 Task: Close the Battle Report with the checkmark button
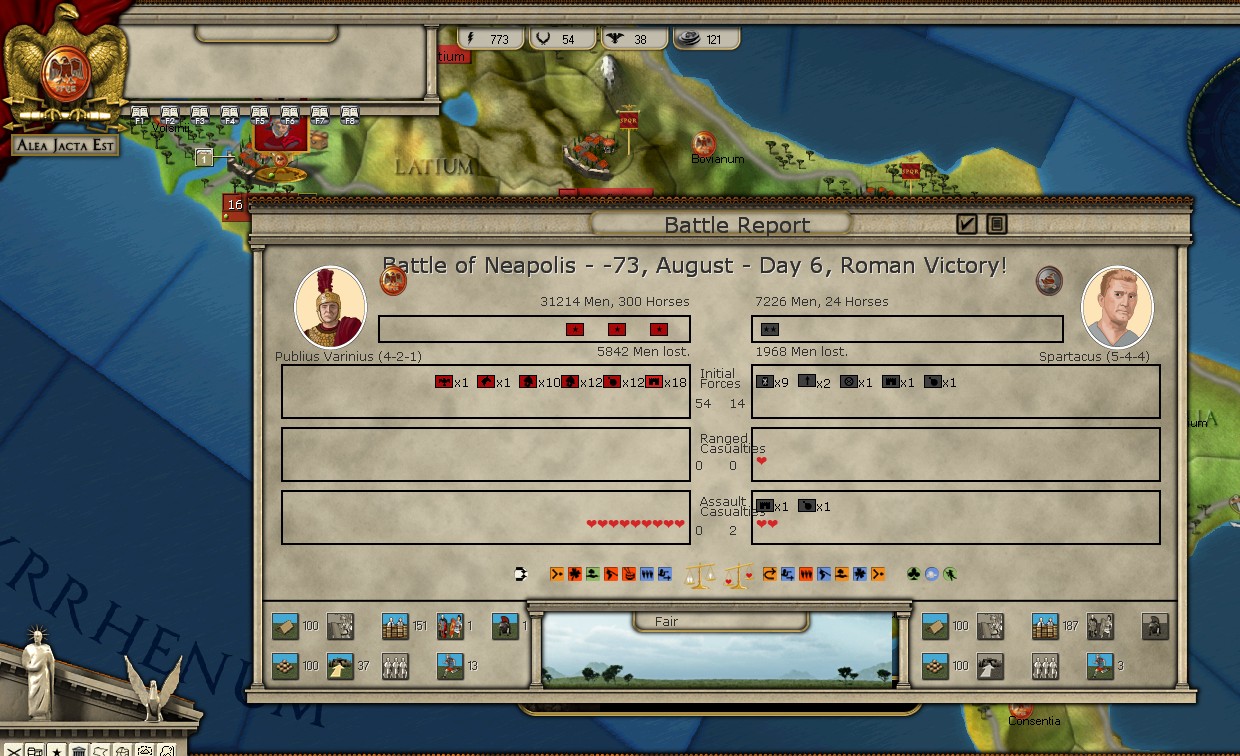coord(966,224)
